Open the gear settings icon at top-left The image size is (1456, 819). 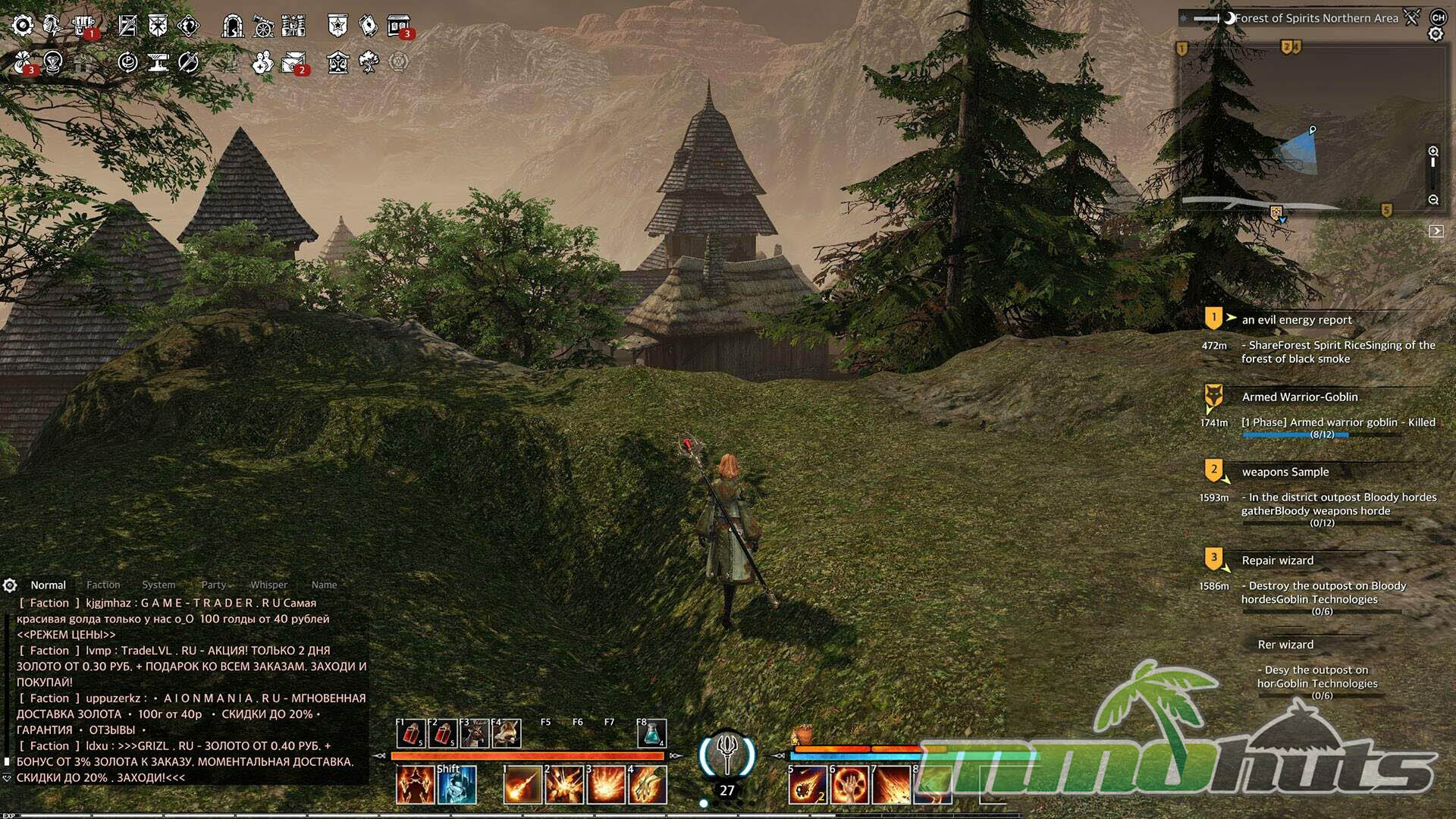point(22,26)
